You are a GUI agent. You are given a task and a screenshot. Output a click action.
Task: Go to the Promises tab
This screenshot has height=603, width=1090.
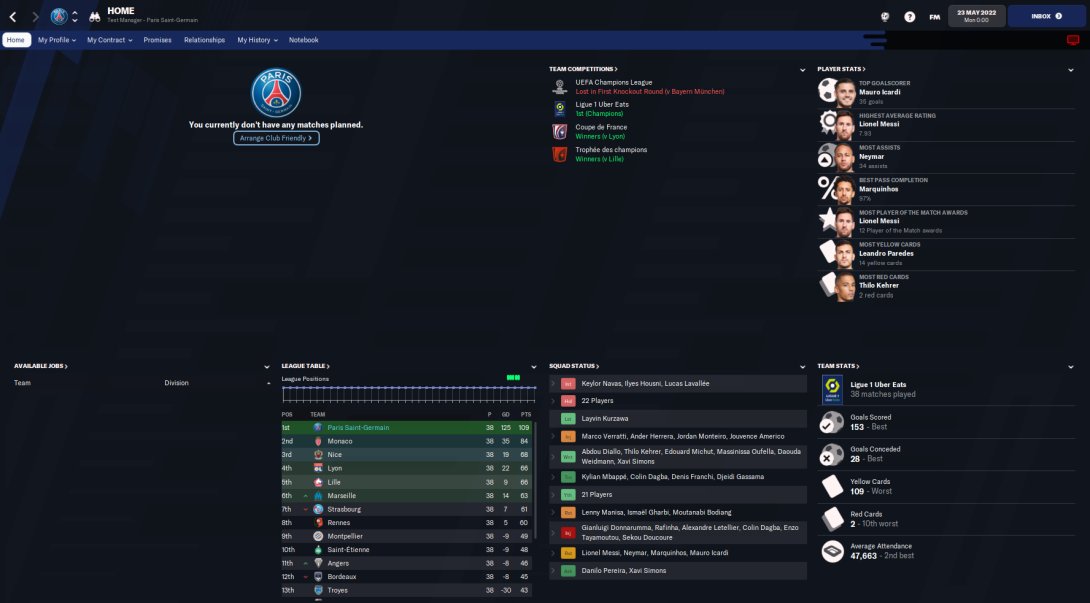pyautogui.click(x=157, y=40)
